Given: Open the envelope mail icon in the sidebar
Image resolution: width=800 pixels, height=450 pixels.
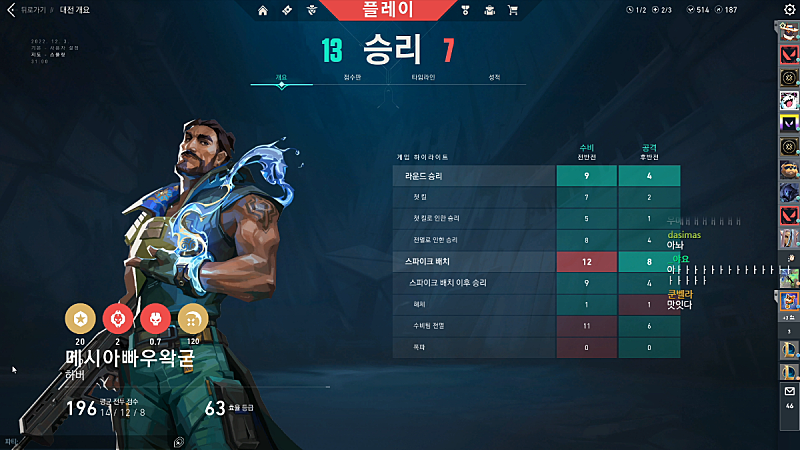Looking at the screenshot, I should (x=789, y=391).
